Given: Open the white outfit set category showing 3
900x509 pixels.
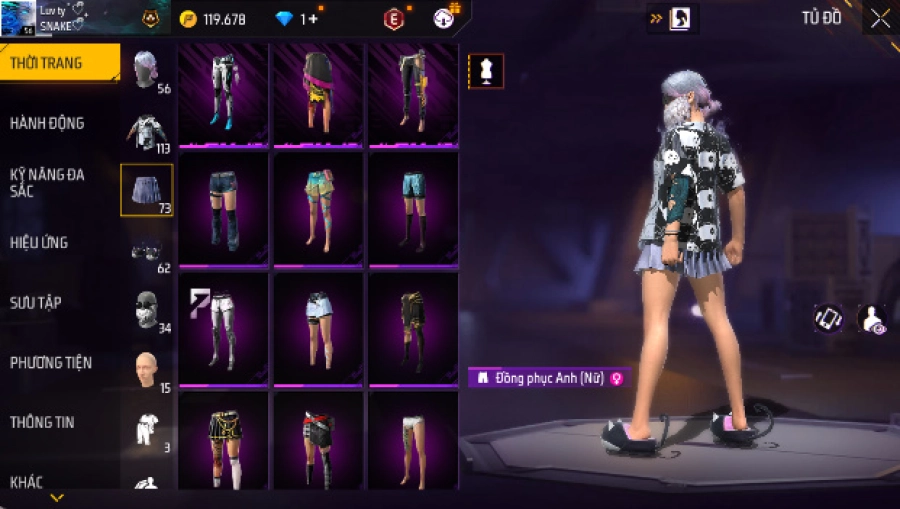Looking at the screenshot, I should pos(147,428).
